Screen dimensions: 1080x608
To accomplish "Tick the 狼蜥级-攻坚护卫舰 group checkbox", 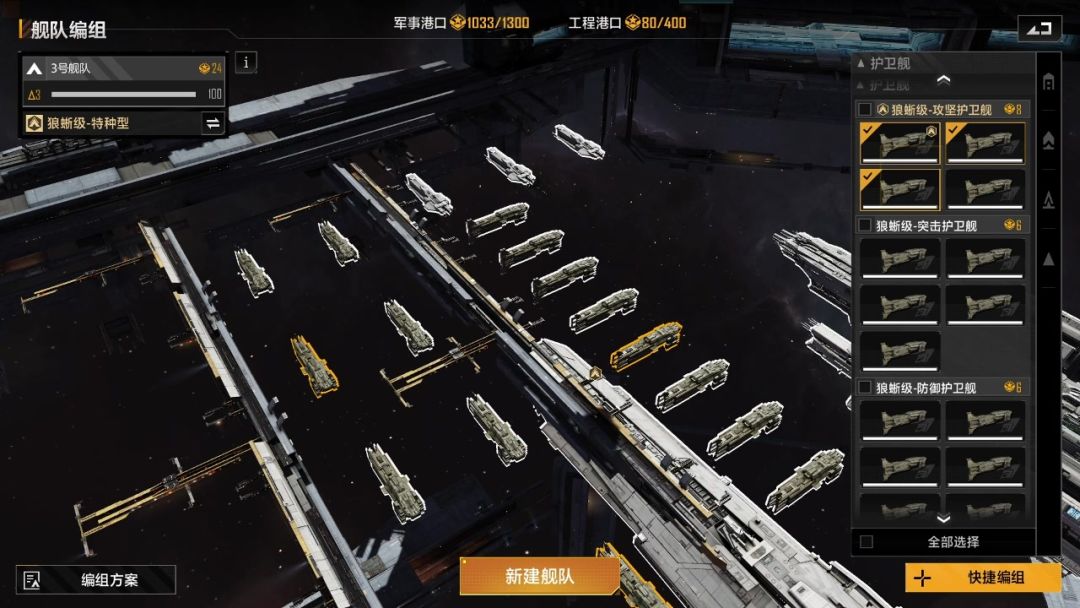I will pyautogui.click(x=865, y=109).
